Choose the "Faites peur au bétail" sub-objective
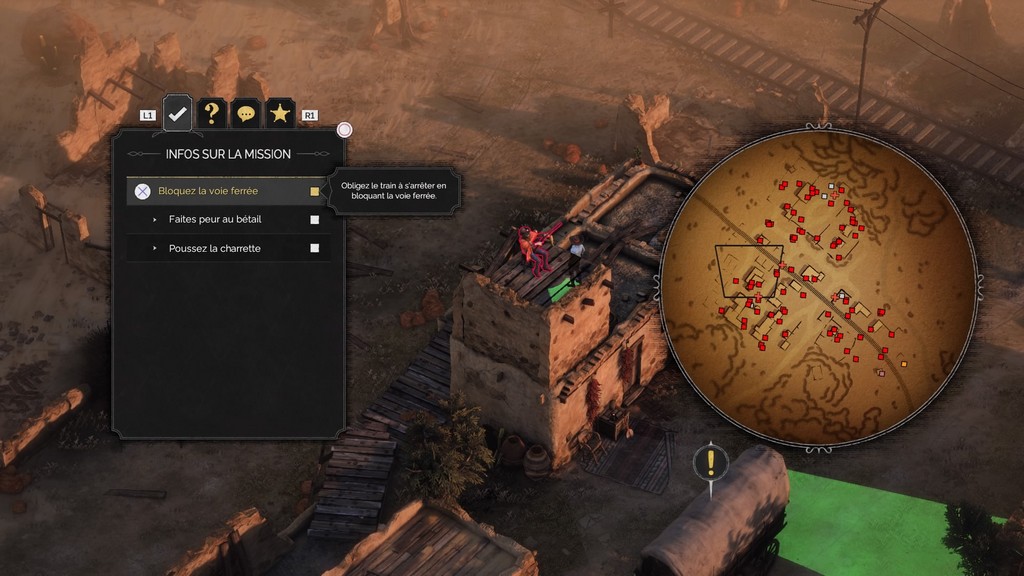The image size is (1024, 576). [214, 219]
